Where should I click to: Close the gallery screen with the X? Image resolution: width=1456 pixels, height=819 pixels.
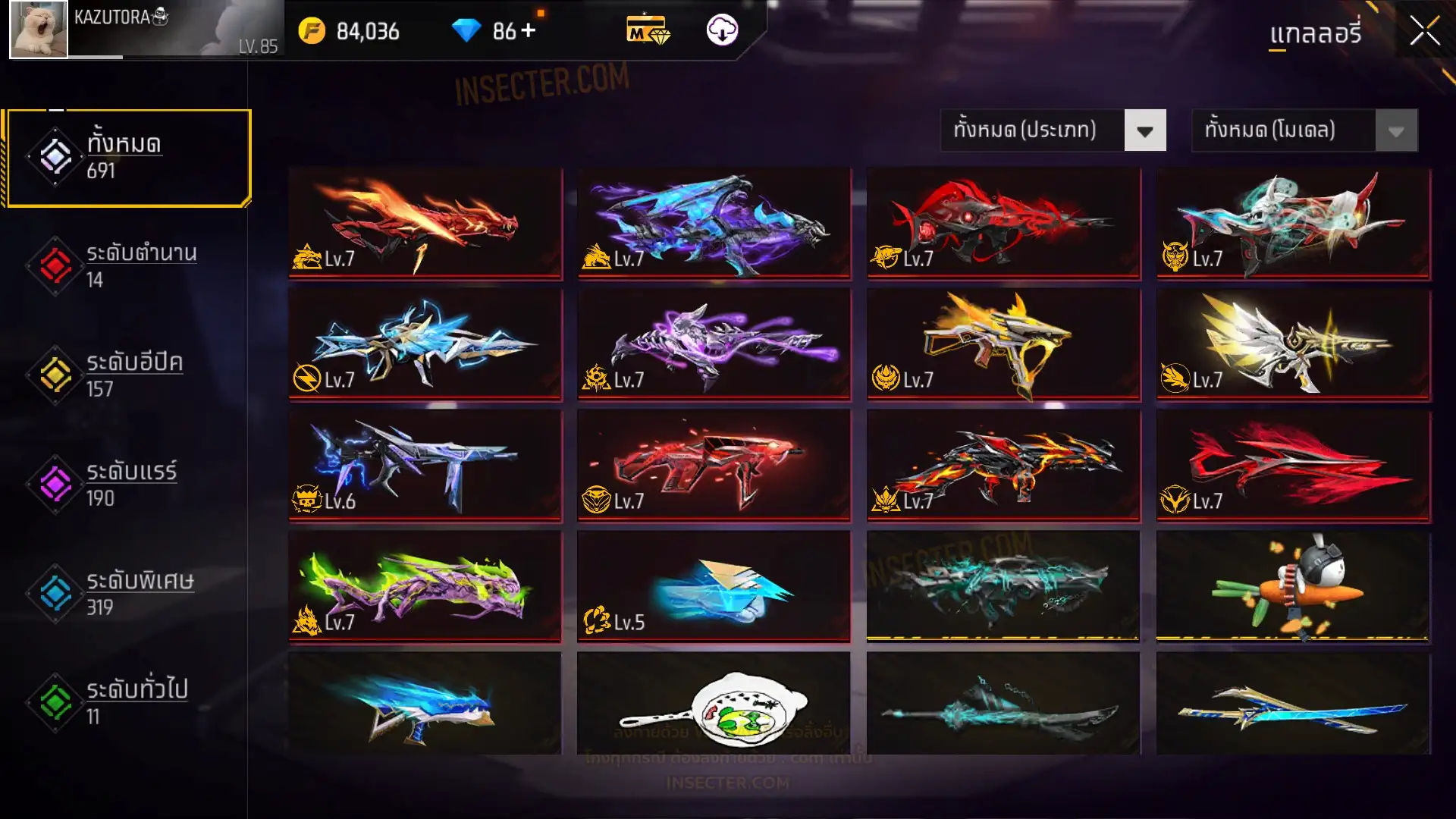(1424, 32)
